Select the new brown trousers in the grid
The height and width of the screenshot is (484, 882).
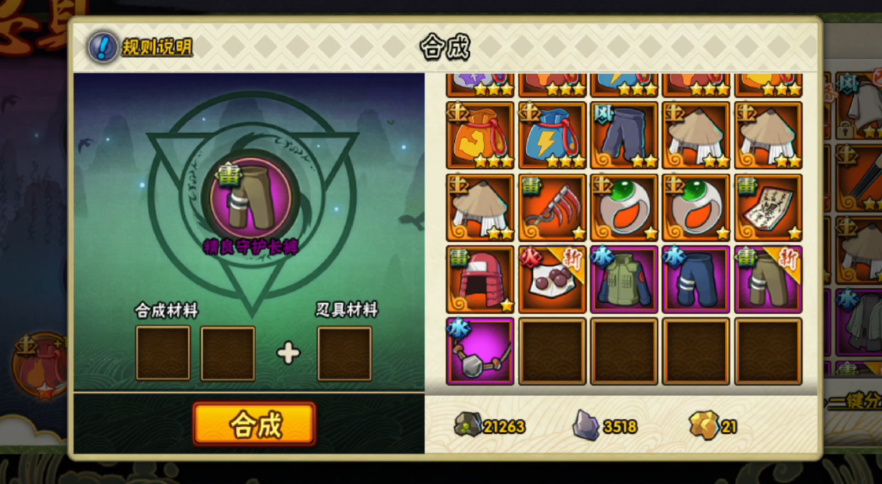pos(768,279)
